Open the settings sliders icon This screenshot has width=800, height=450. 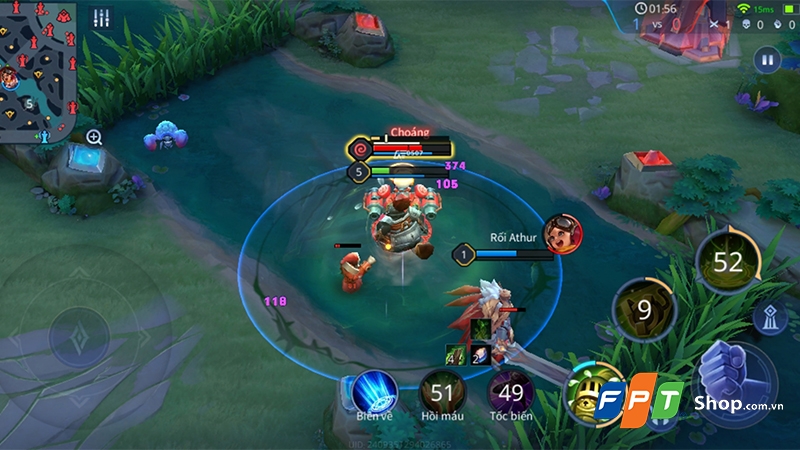click(100, 18)
